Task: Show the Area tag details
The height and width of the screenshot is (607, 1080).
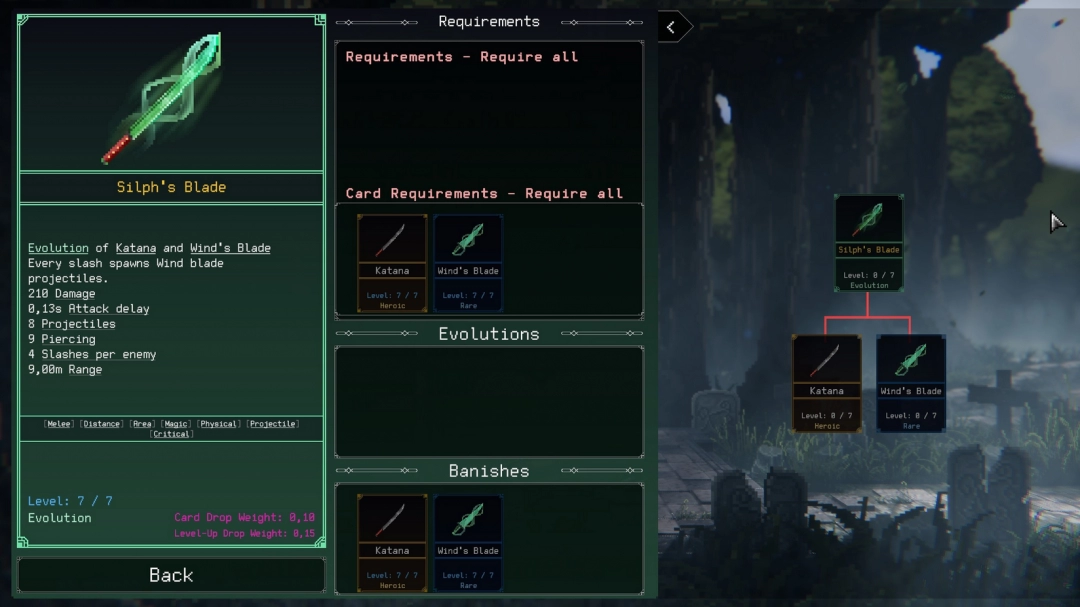Action: [x=141, y=424]
